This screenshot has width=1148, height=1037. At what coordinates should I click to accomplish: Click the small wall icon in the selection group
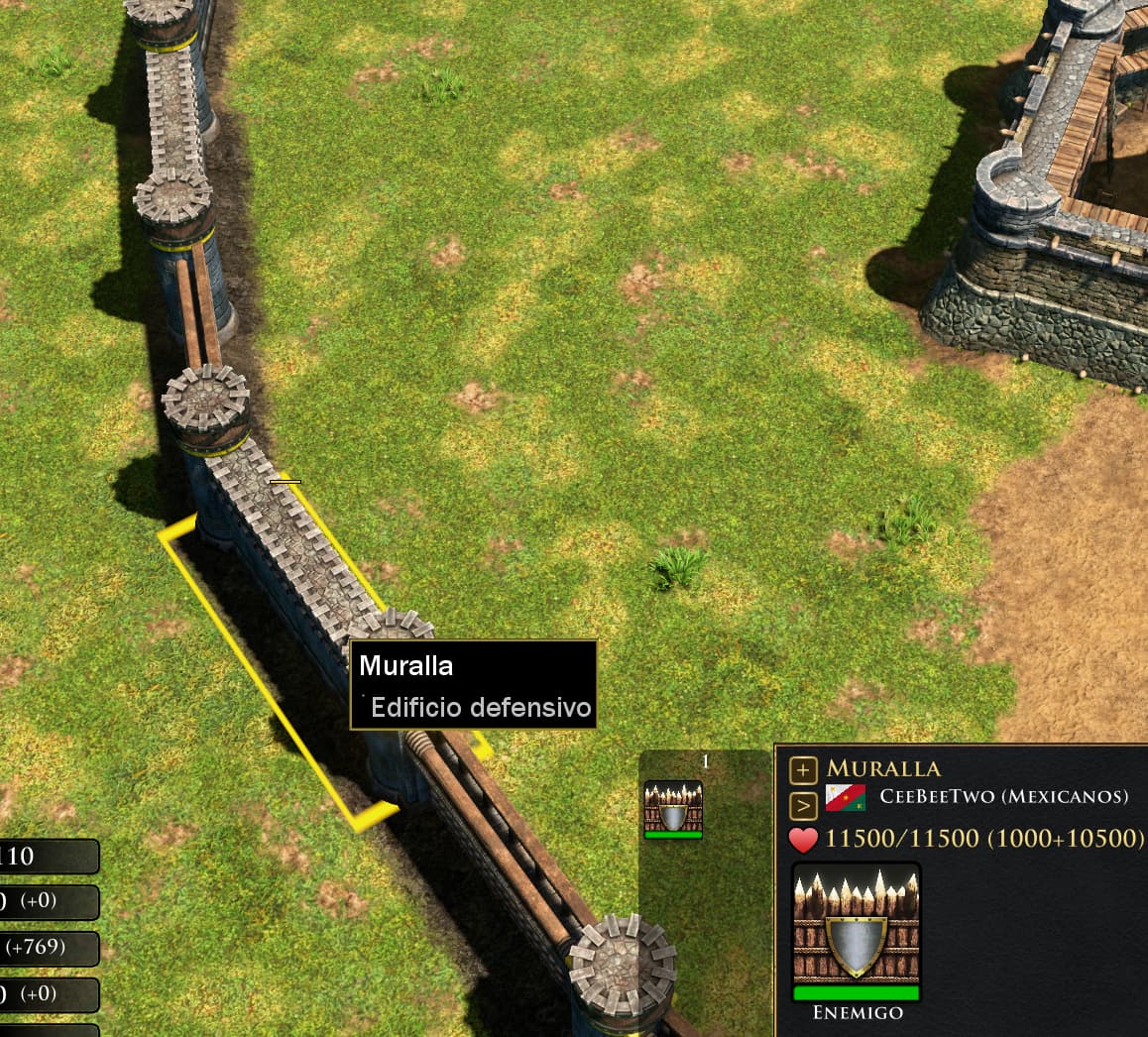[673, 809]
